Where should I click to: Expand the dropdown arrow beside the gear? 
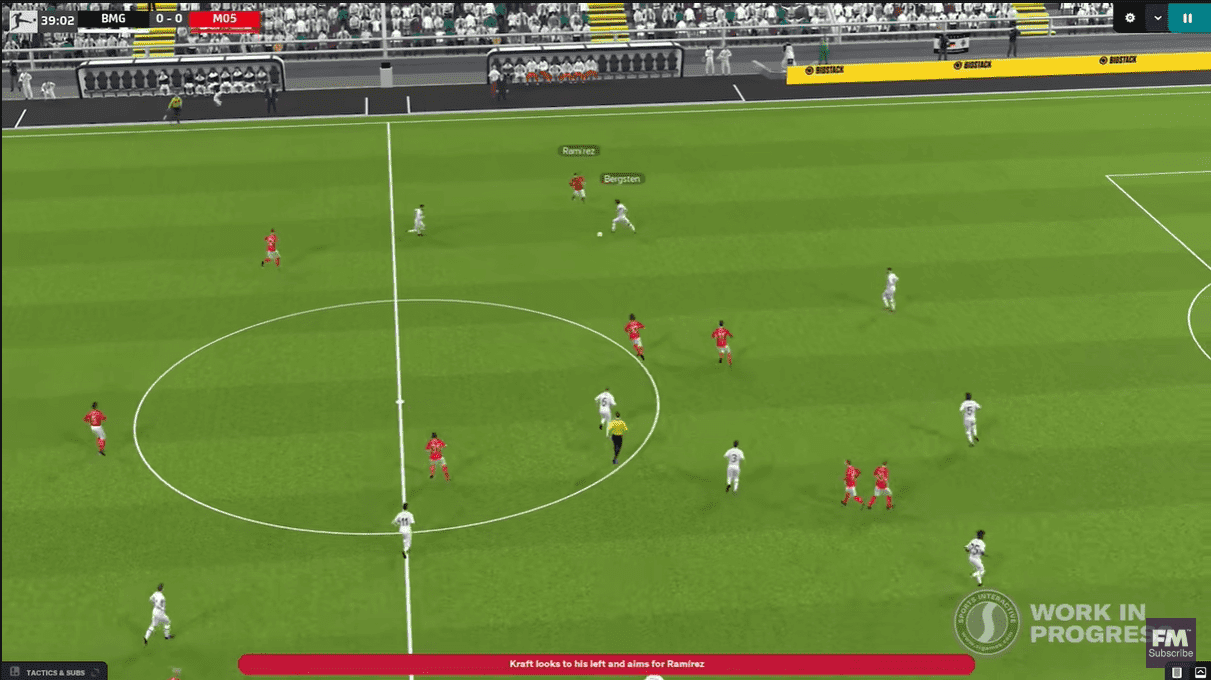click(x=1158, y=17)
